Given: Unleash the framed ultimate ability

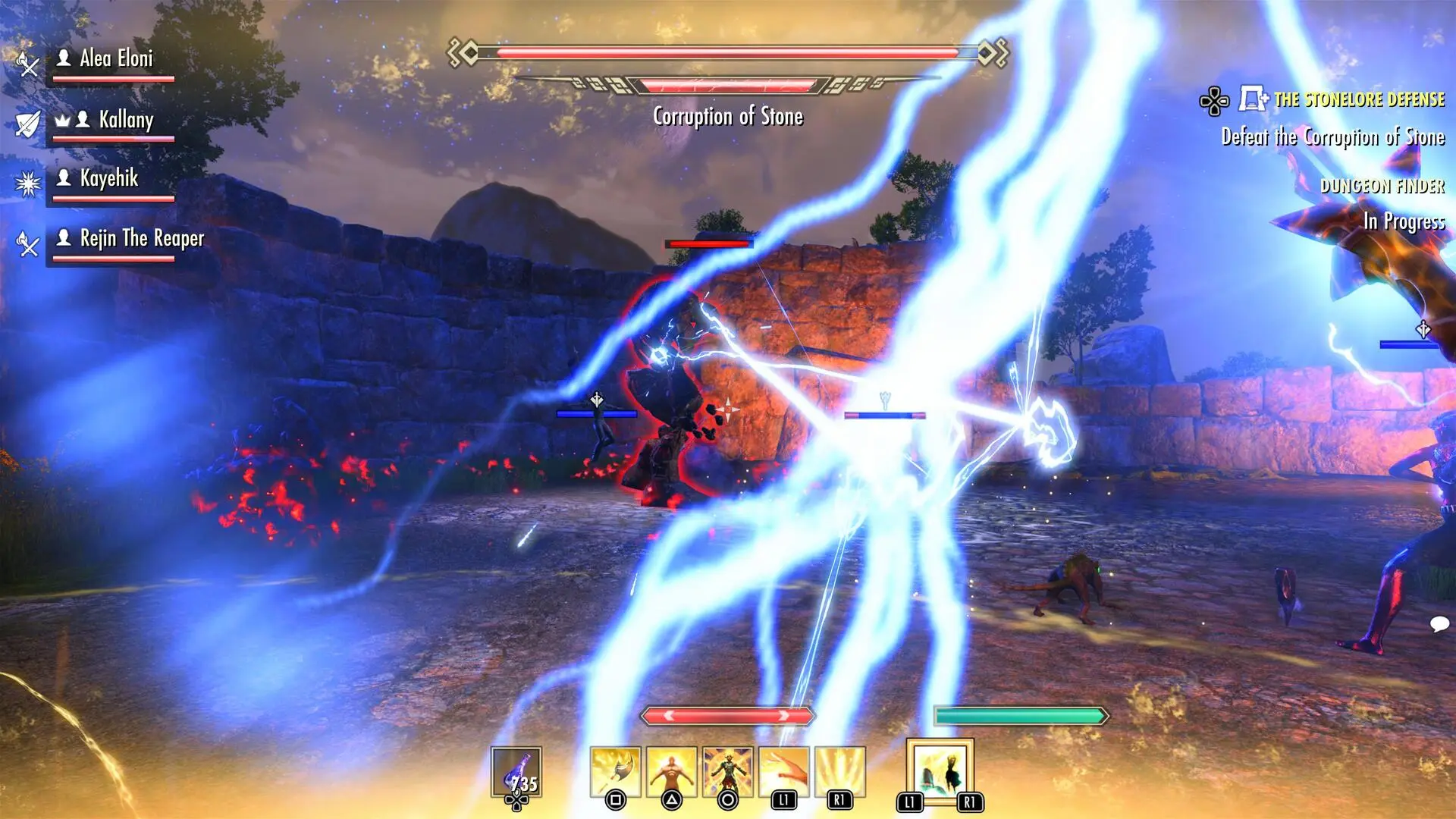Looking at the screenshot, I should [940, 771].
